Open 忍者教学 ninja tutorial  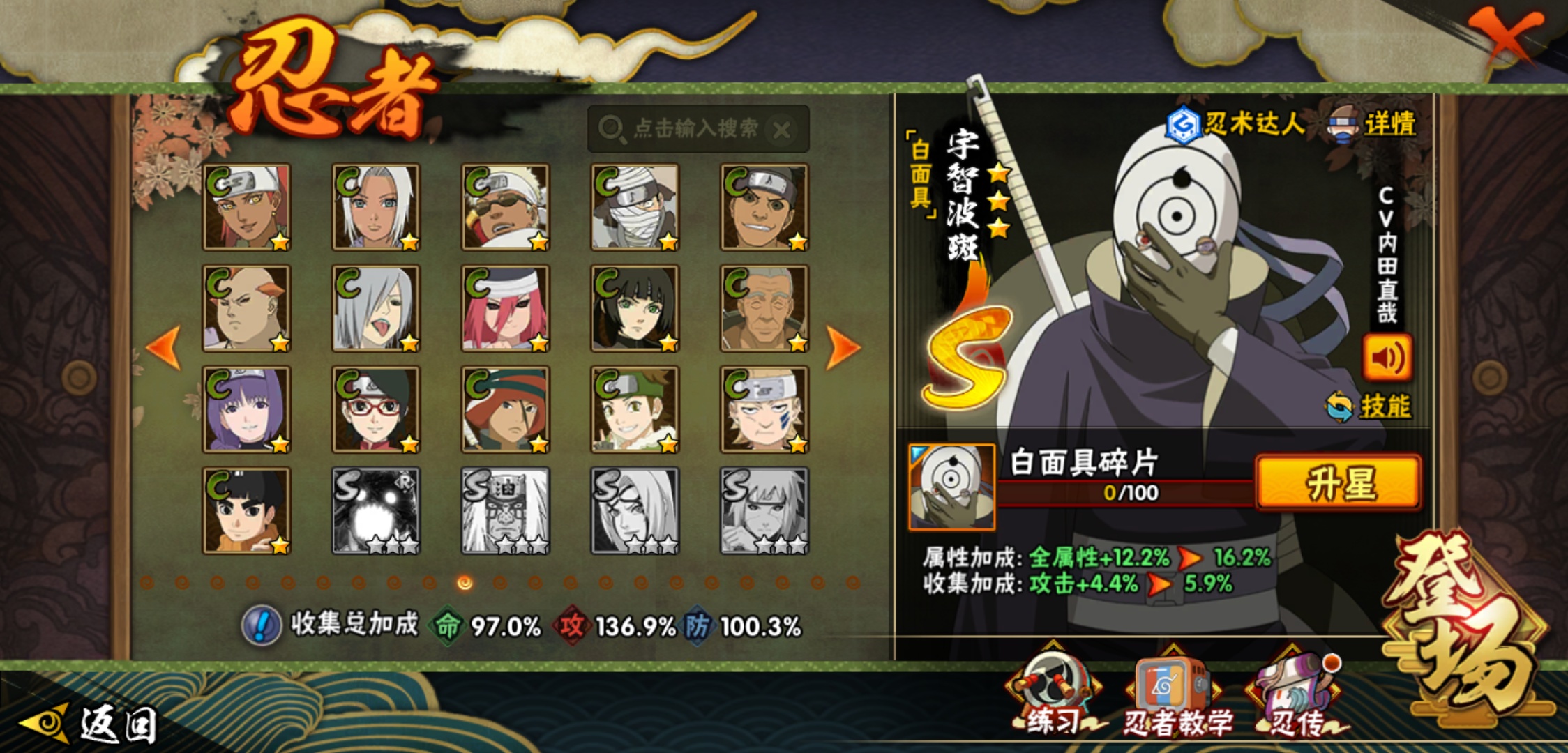[x=1175, y=699]
